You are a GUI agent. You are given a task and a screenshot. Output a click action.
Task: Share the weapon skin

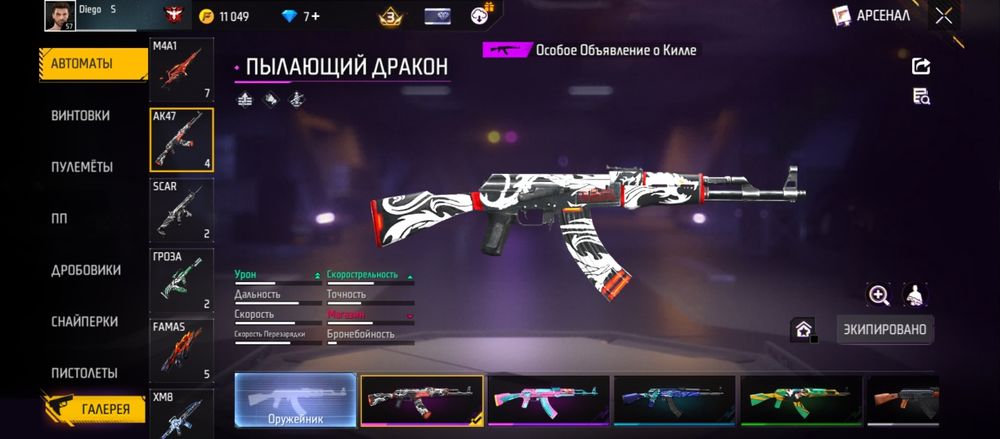[x=921, y=66]
